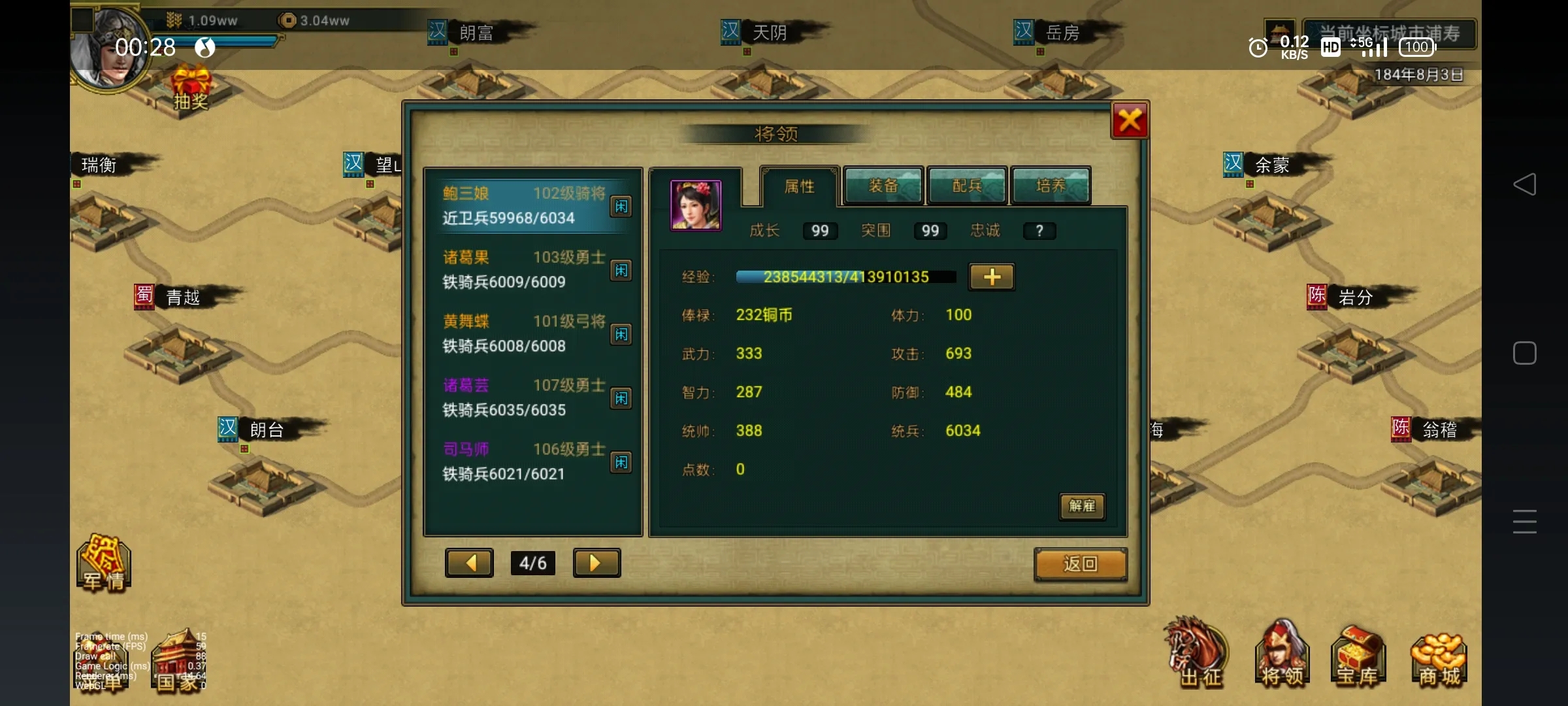Screen dimensions: 1568x706
Task: Click the experience progress bar
Action: [x=845, y=277]
